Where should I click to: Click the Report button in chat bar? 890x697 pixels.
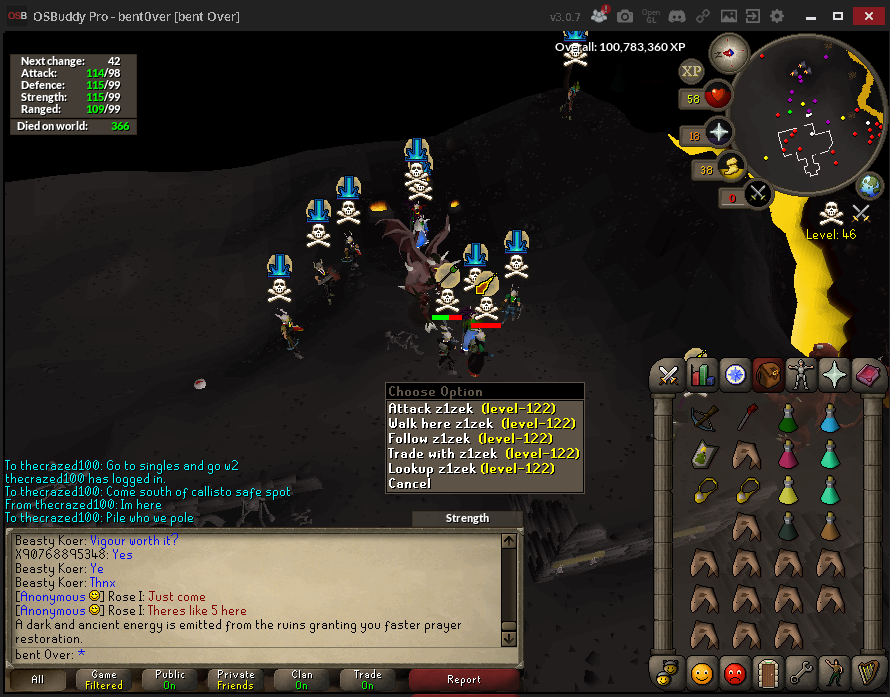[463, 680]
